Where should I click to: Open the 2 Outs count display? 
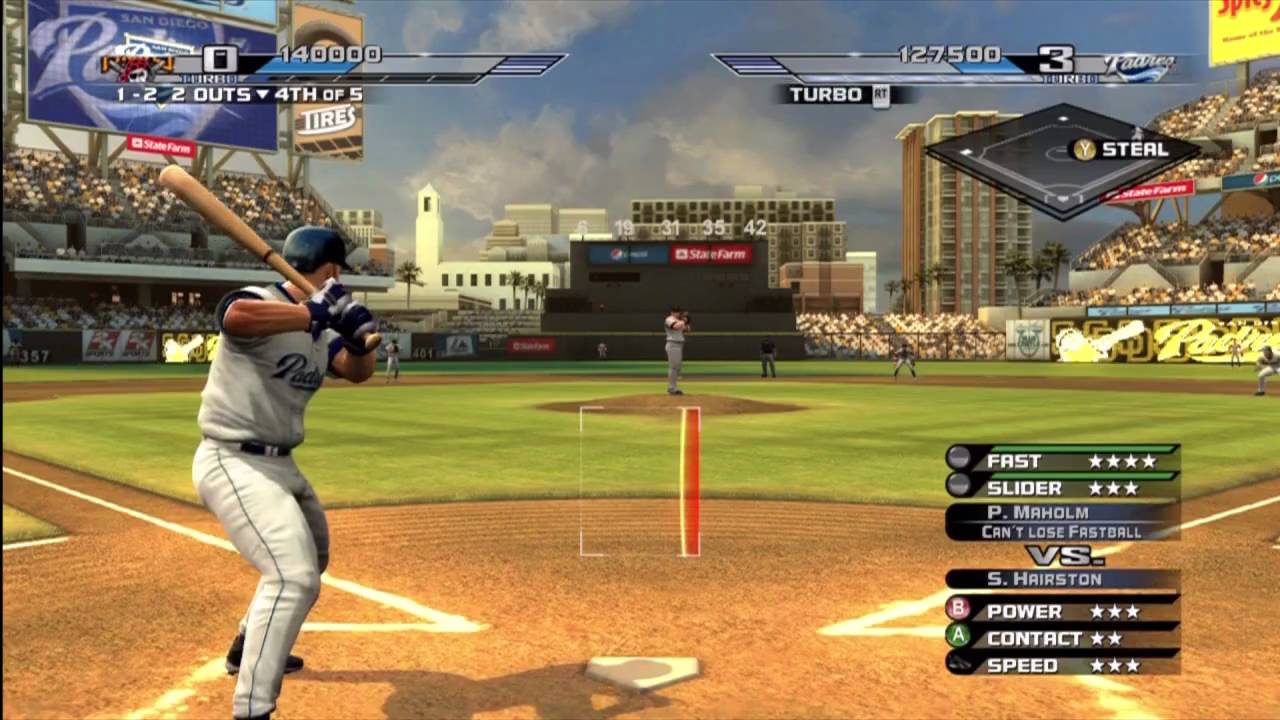point(205,93)
